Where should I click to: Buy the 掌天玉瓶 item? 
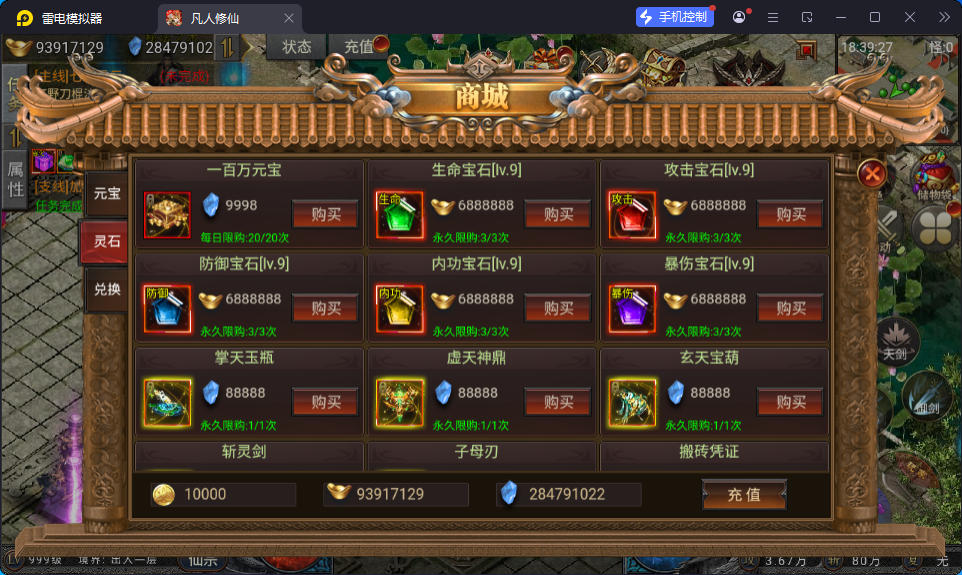click(x=325, y=401)
